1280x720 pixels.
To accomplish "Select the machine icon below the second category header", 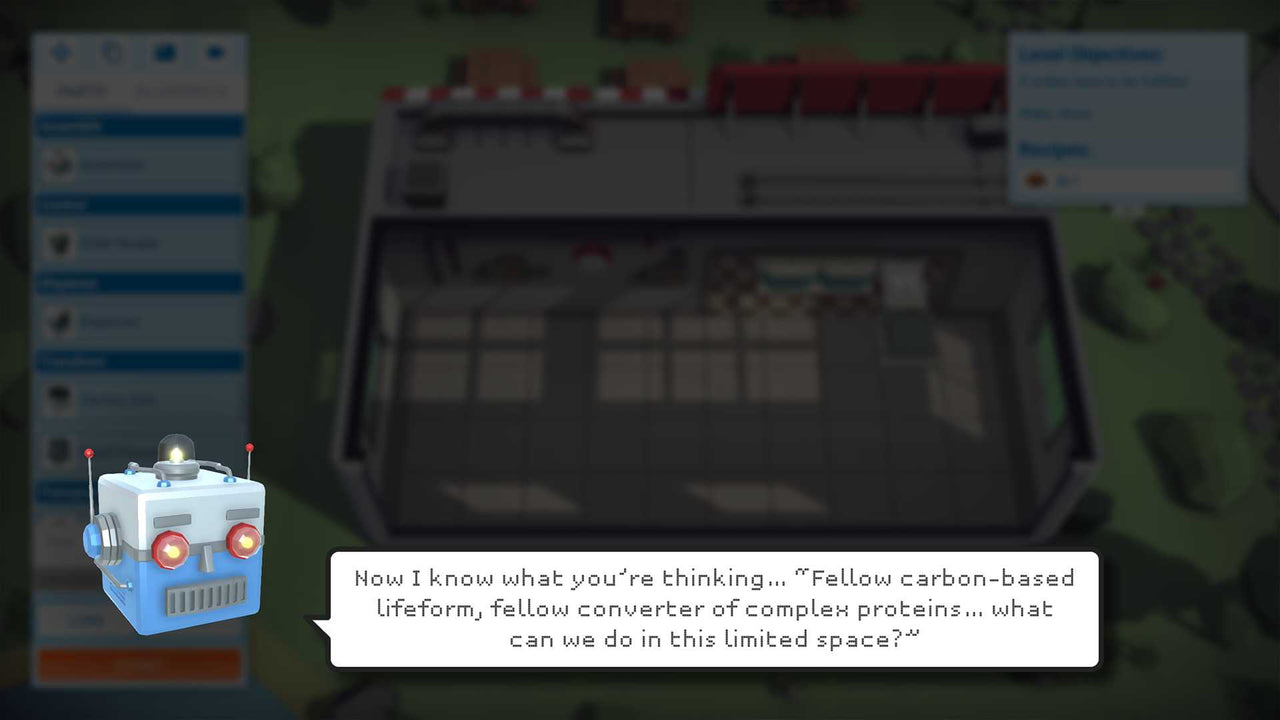I will click(57, 243).
